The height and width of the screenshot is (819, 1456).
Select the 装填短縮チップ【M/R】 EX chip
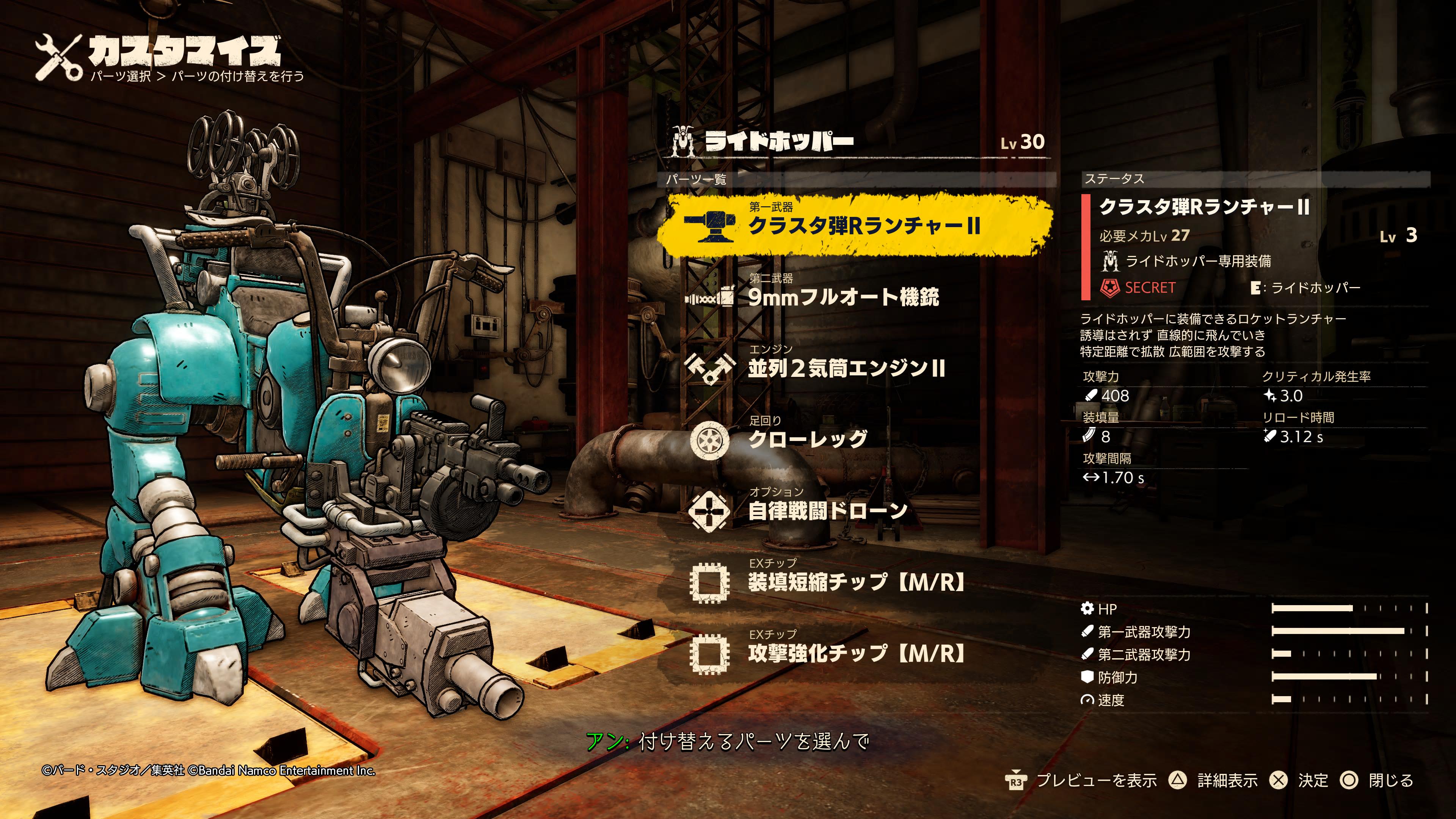(x=856, y=582)
